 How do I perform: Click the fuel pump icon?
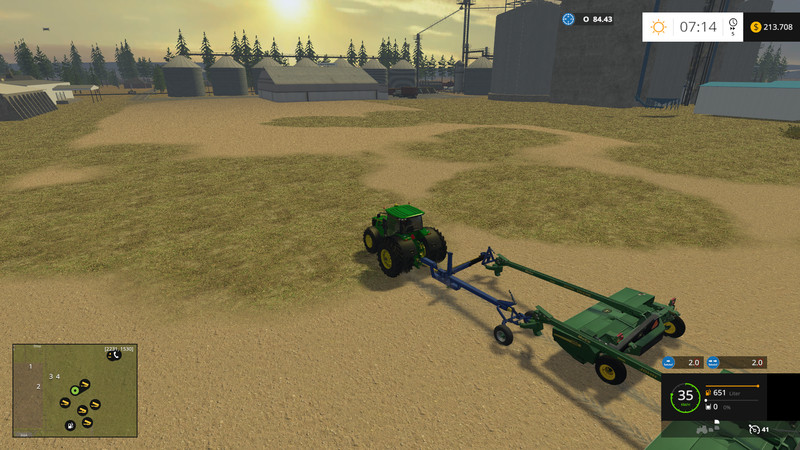tap(709, 394)
